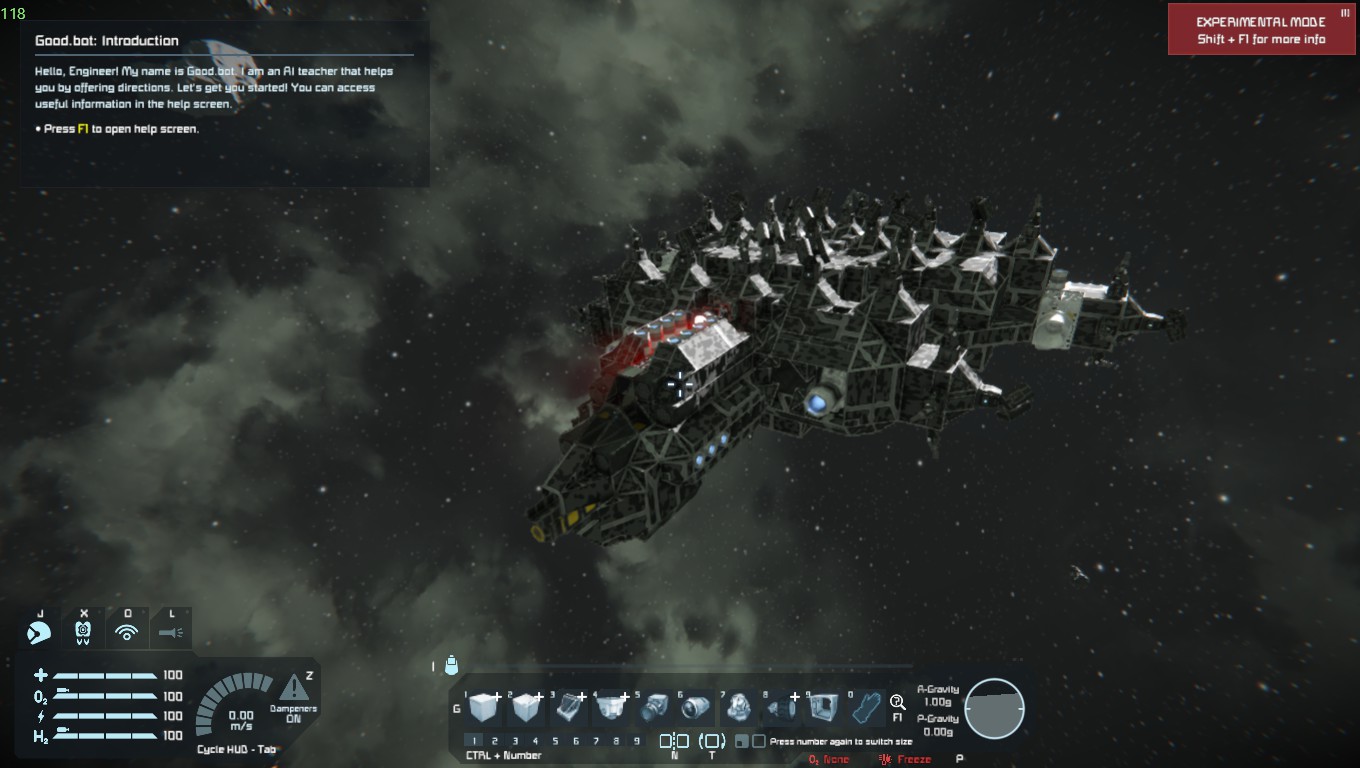The image size is (1360, 768).
Task: Choose the empty hand glove slot
Action: (866, 708)
